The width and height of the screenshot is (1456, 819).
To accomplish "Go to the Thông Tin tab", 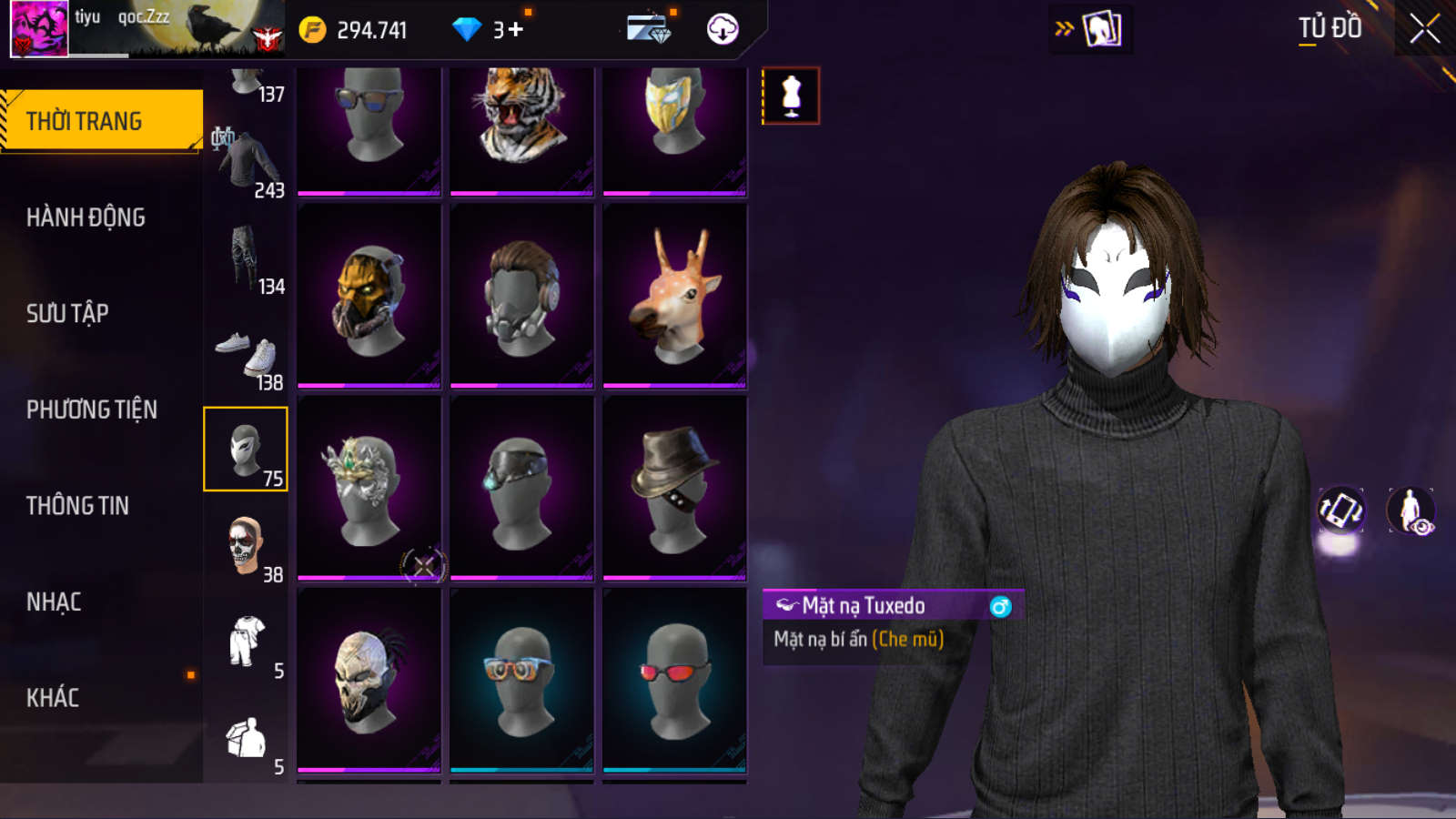I will pyautogui.click(x=77, y=506).
